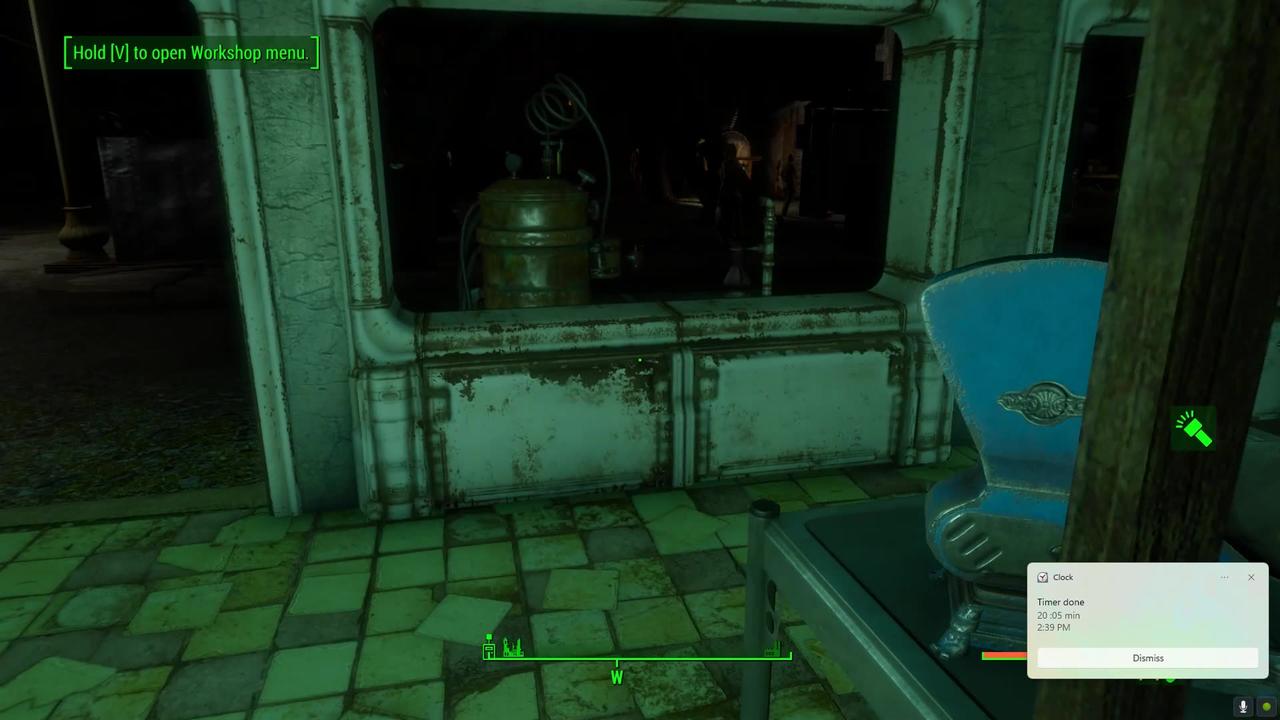The height and width of the screenshot is (720, 1280).
Task: Select the Timer done notification title
Action: (1061, 602)
